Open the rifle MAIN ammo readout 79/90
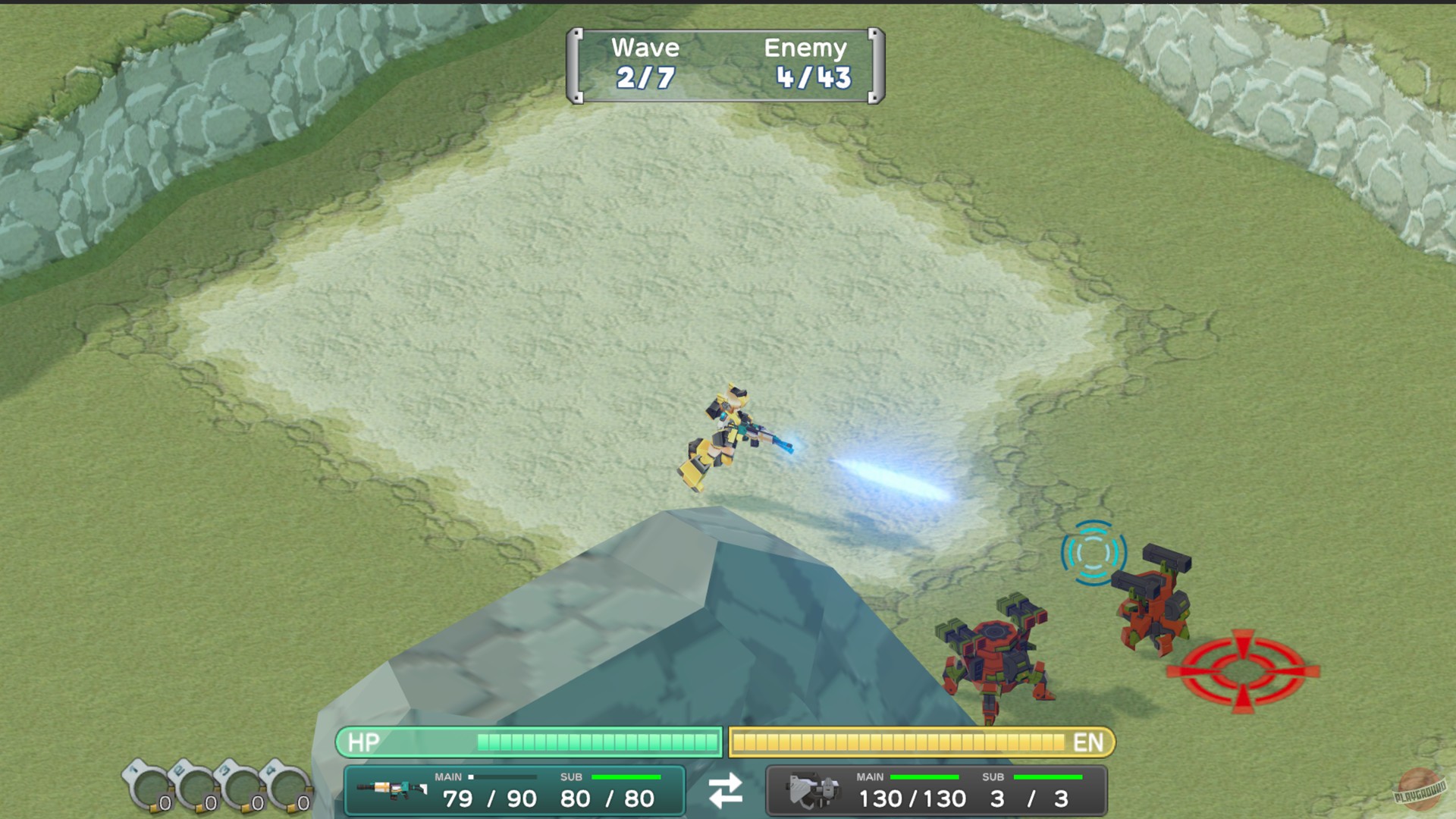The image size is (1456, 819). click(490, 799)
